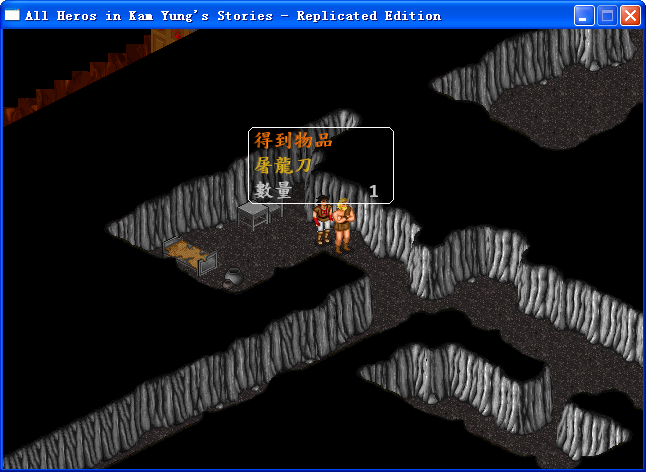Close the game window
The height and width of the screenshot is (472, 646).
pos(630,16)
